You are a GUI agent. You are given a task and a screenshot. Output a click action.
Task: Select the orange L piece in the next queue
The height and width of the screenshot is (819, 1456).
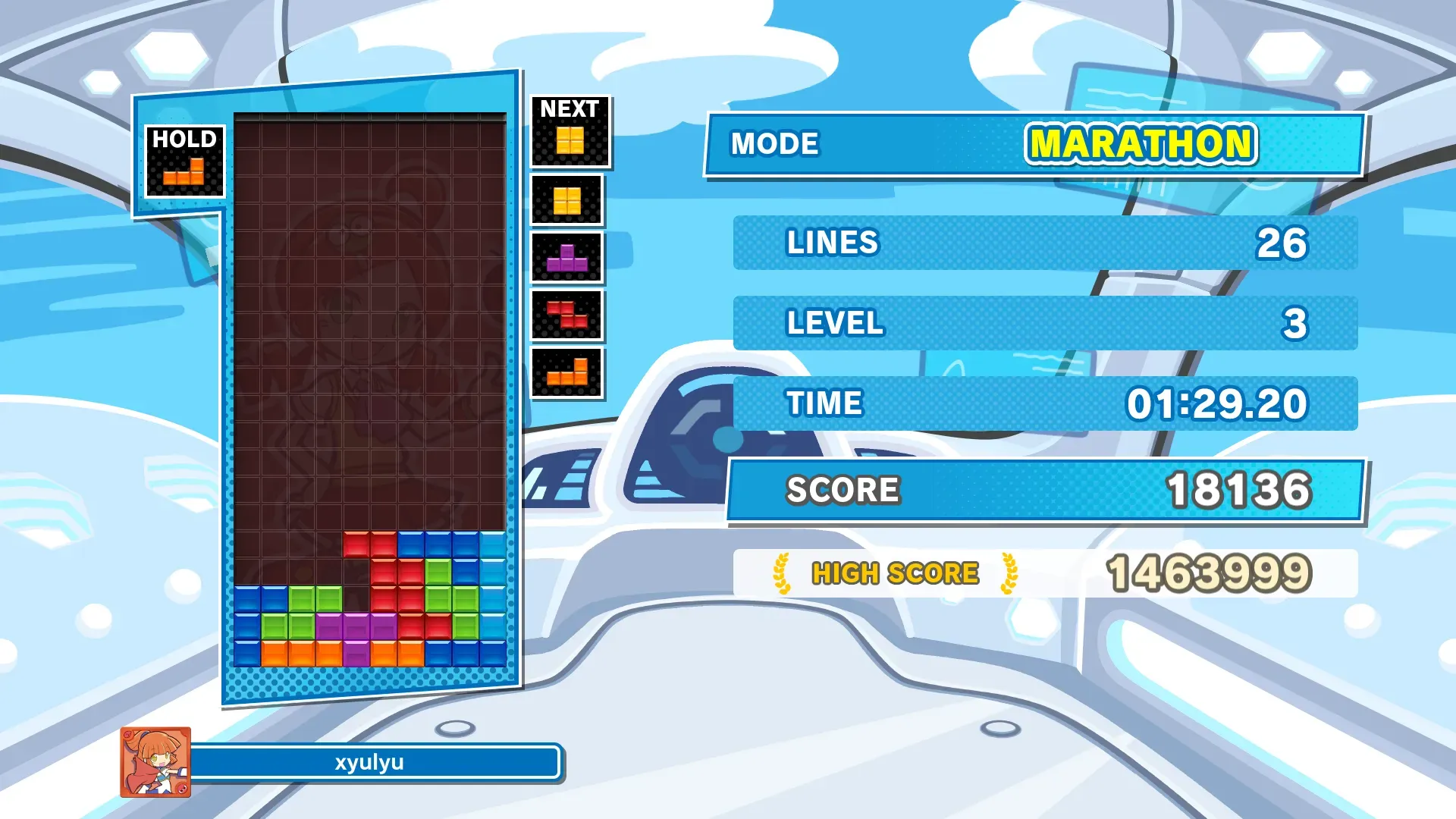(x=567, y=372)
